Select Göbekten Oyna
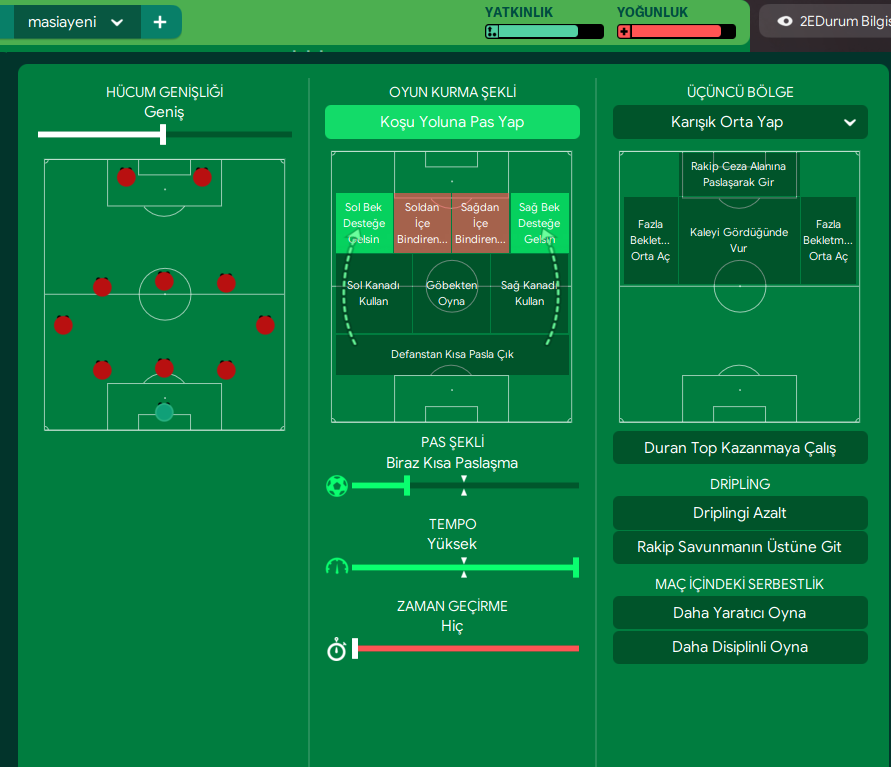Viewport: 891px width, 767px height. (x=452, y=293)
